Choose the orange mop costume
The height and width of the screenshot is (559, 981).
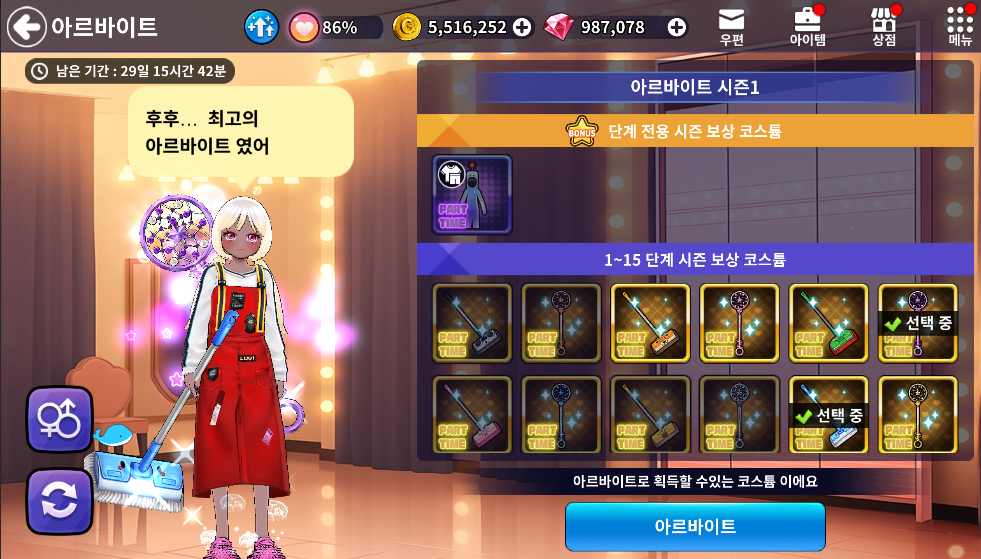[x=650, y=323]
